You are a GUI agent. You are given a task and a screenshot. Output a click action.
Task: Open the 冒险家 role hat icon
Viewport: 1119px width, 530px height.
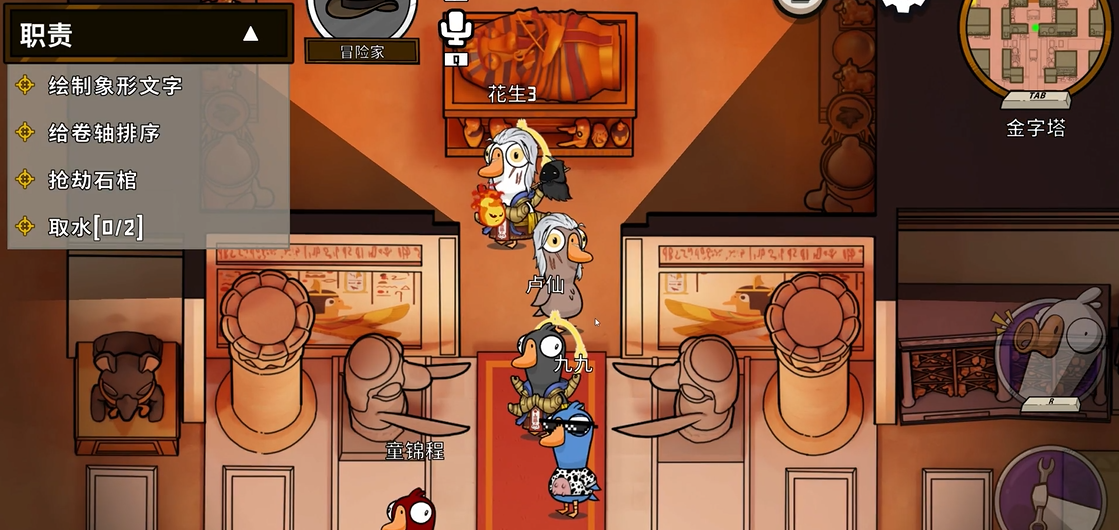point(361,16)
